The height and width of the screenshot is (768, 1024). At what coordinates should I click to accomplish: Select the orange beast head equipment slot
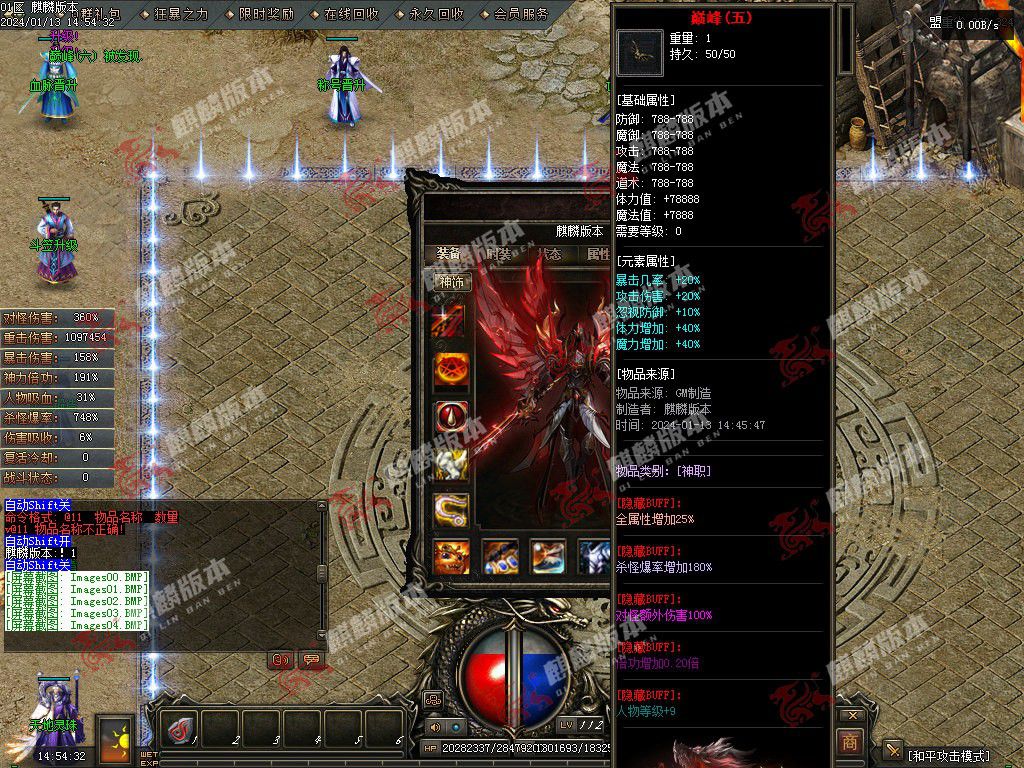451,556
